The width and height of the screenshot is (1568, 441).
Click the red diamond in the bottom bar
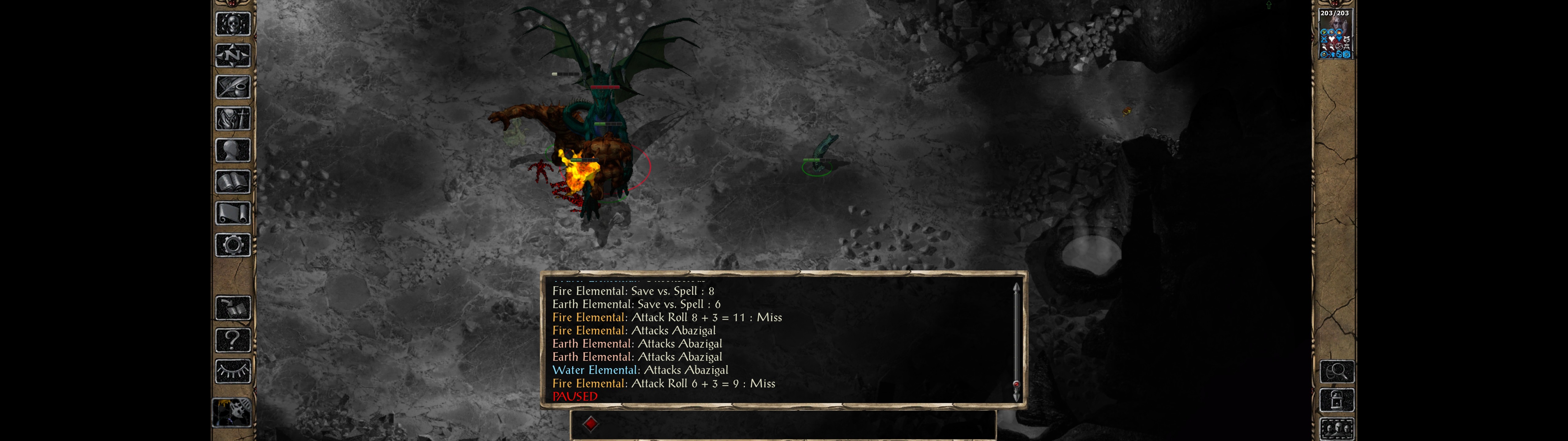pyautogui.click(x=590, y=424)
